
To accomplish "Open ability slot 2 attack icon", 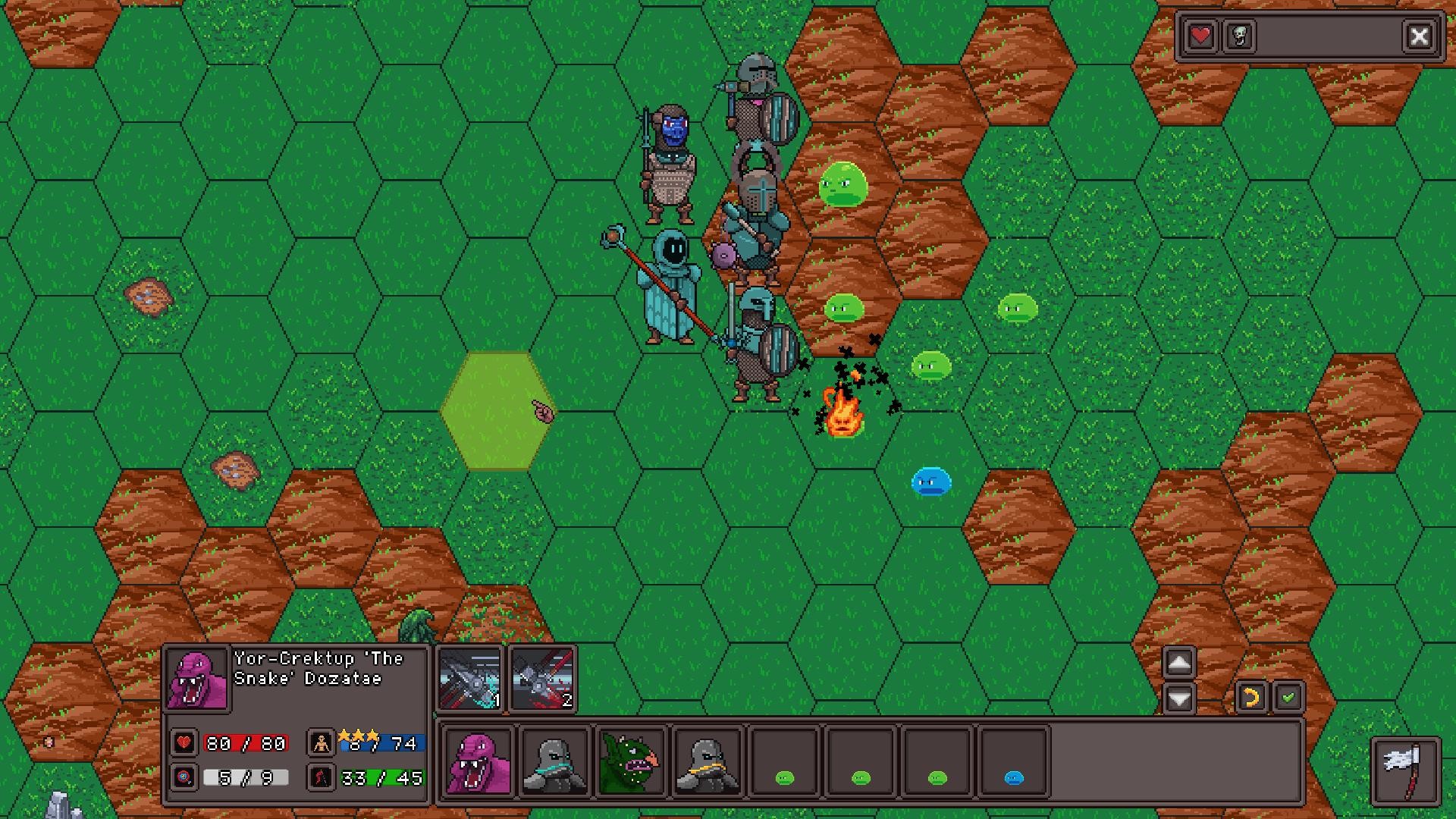I will point(543,680).
